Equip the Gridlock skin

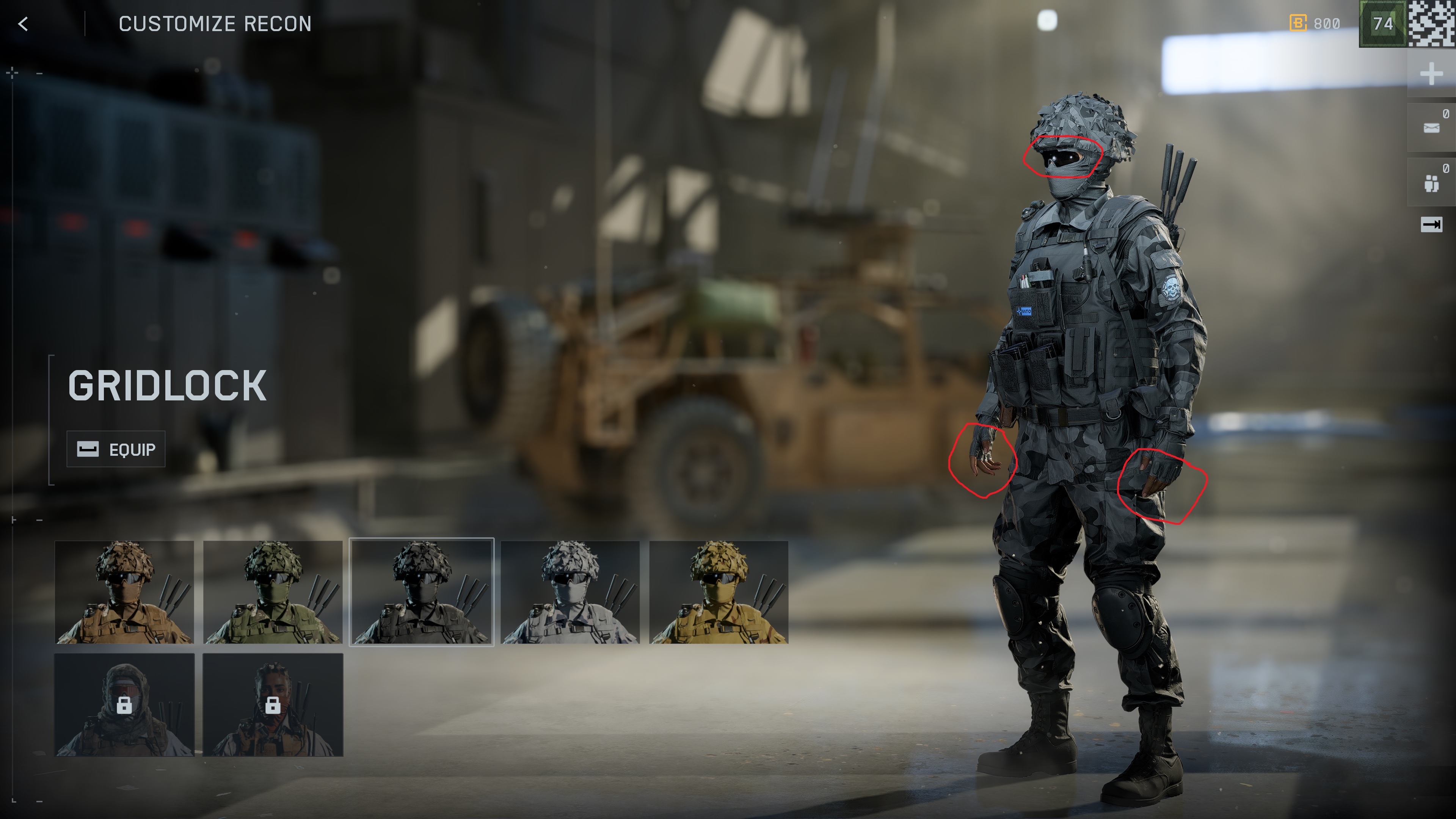116,449
